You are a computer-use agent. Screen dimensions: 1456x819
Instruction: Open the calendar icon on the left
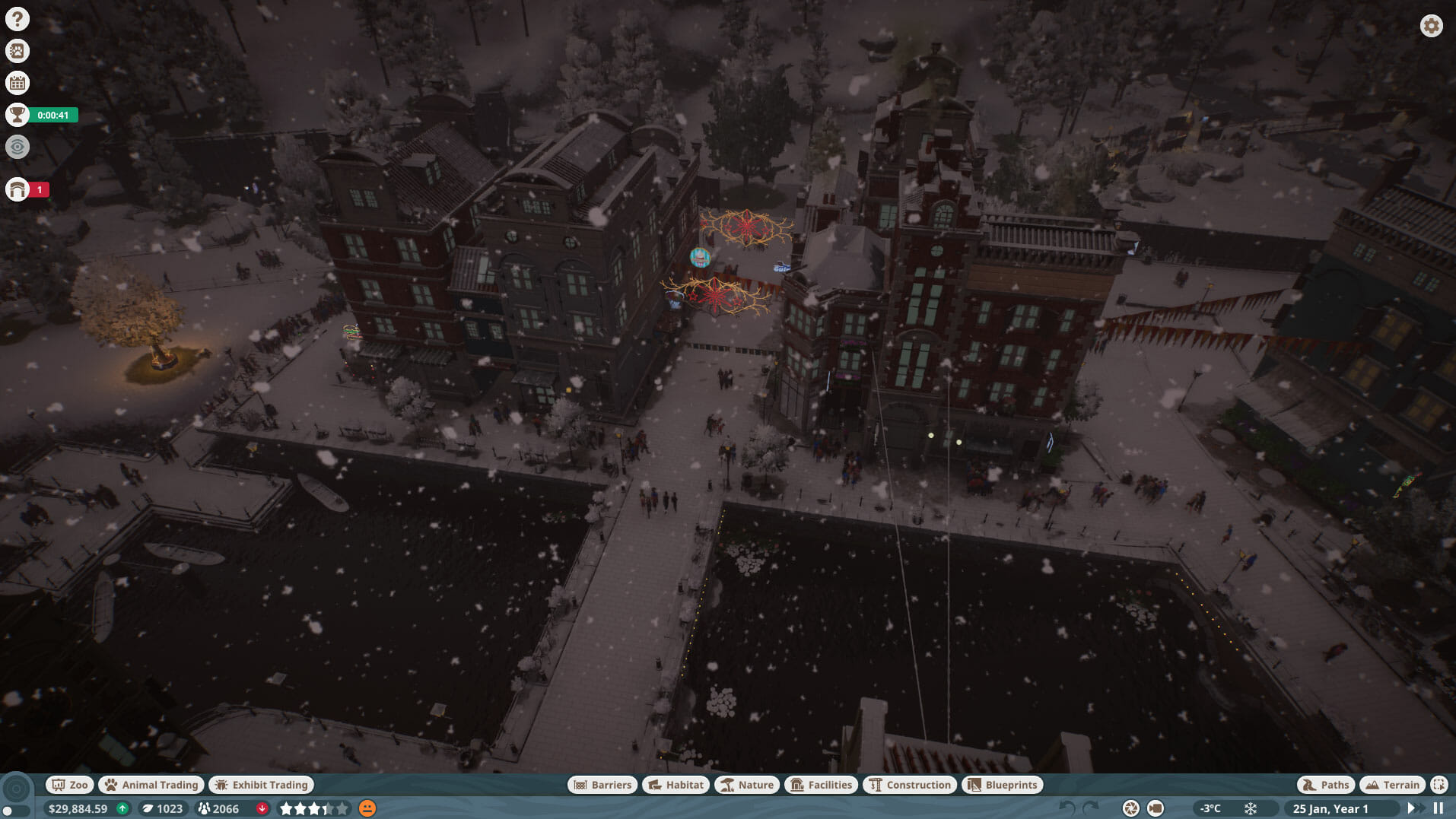click(x=17, y=83)
